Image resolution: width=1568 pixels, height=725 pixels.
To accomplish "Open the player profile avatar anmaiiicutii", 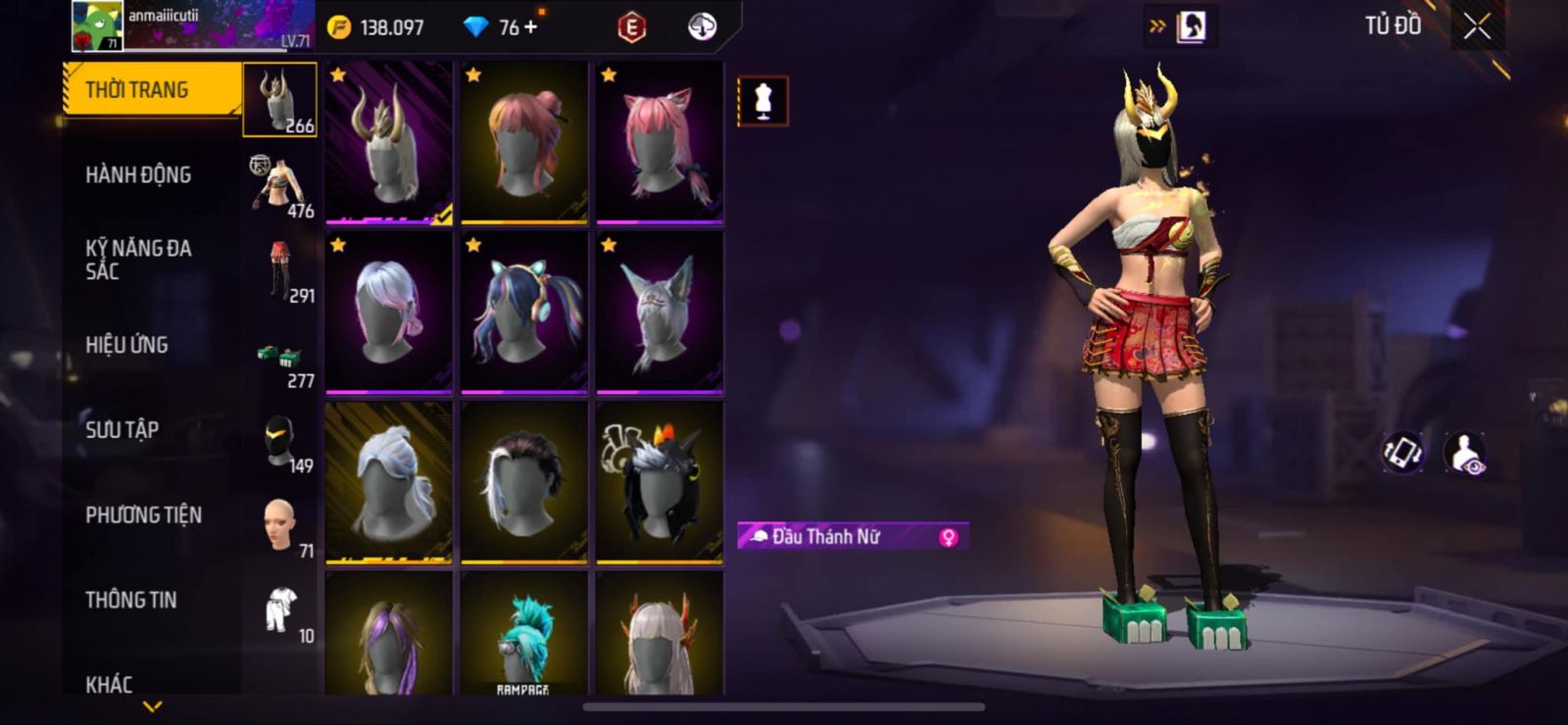I will click(x=97, y=26).
